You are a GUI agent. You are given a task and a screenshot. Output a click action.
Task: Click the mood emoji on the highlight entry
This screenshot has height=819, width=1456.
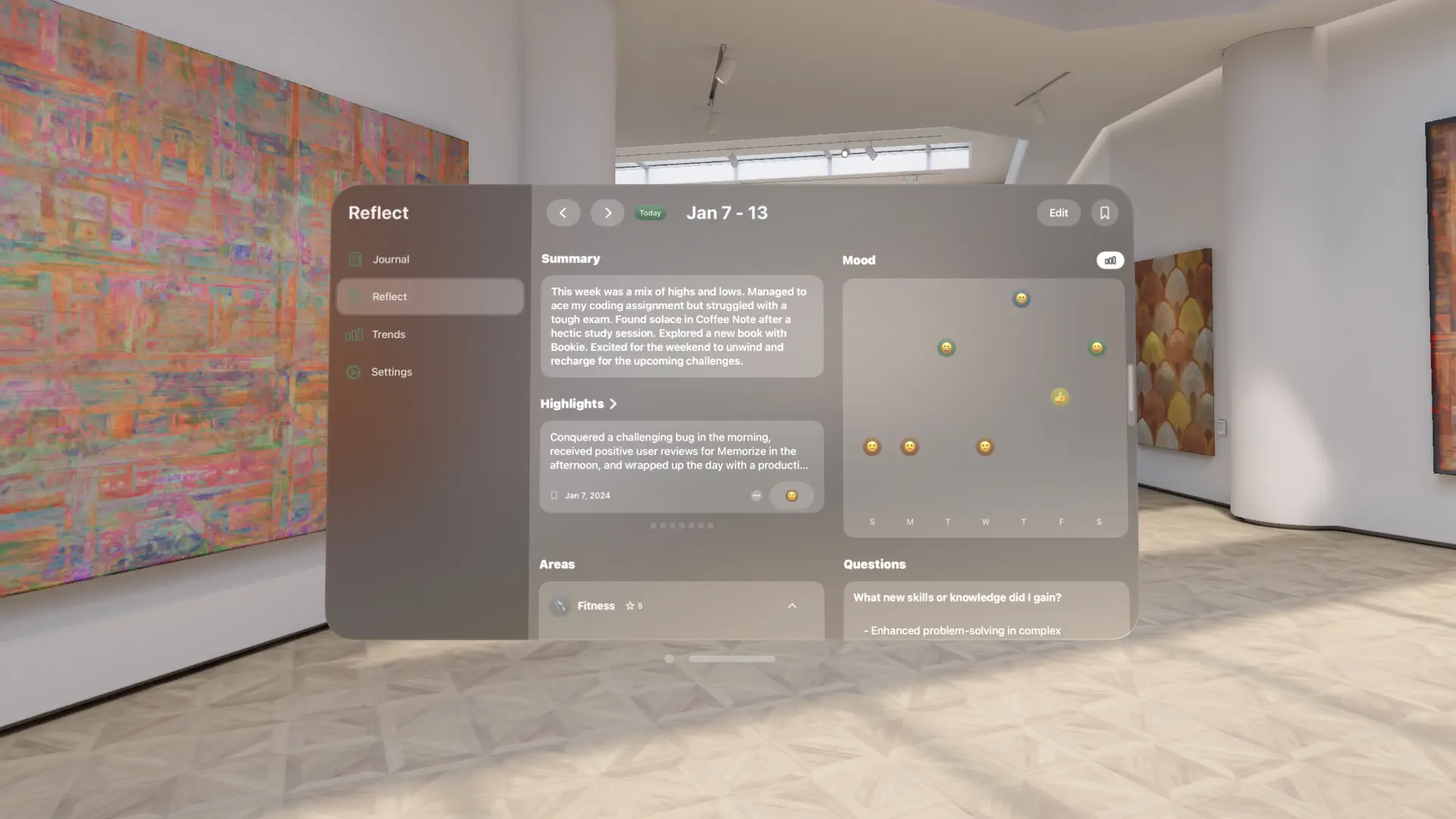coord(791,496)
